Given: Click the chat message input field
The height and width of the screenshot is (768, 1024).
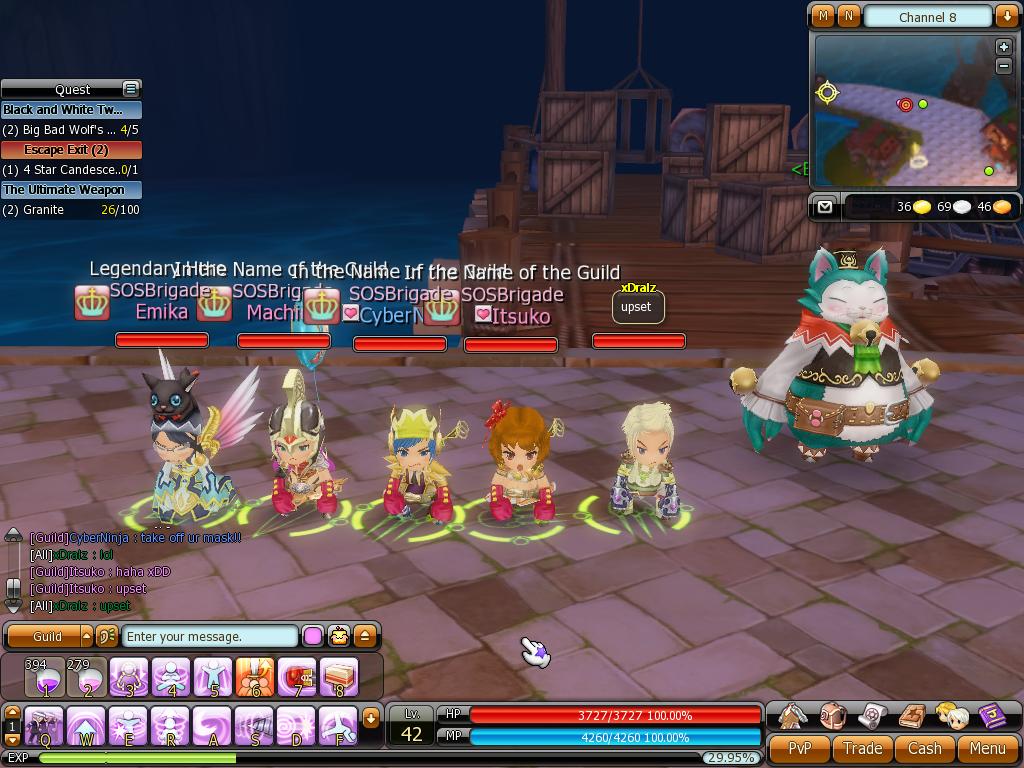Looking at the screenshot, I should pyautogui.click(x=210, y=636).
